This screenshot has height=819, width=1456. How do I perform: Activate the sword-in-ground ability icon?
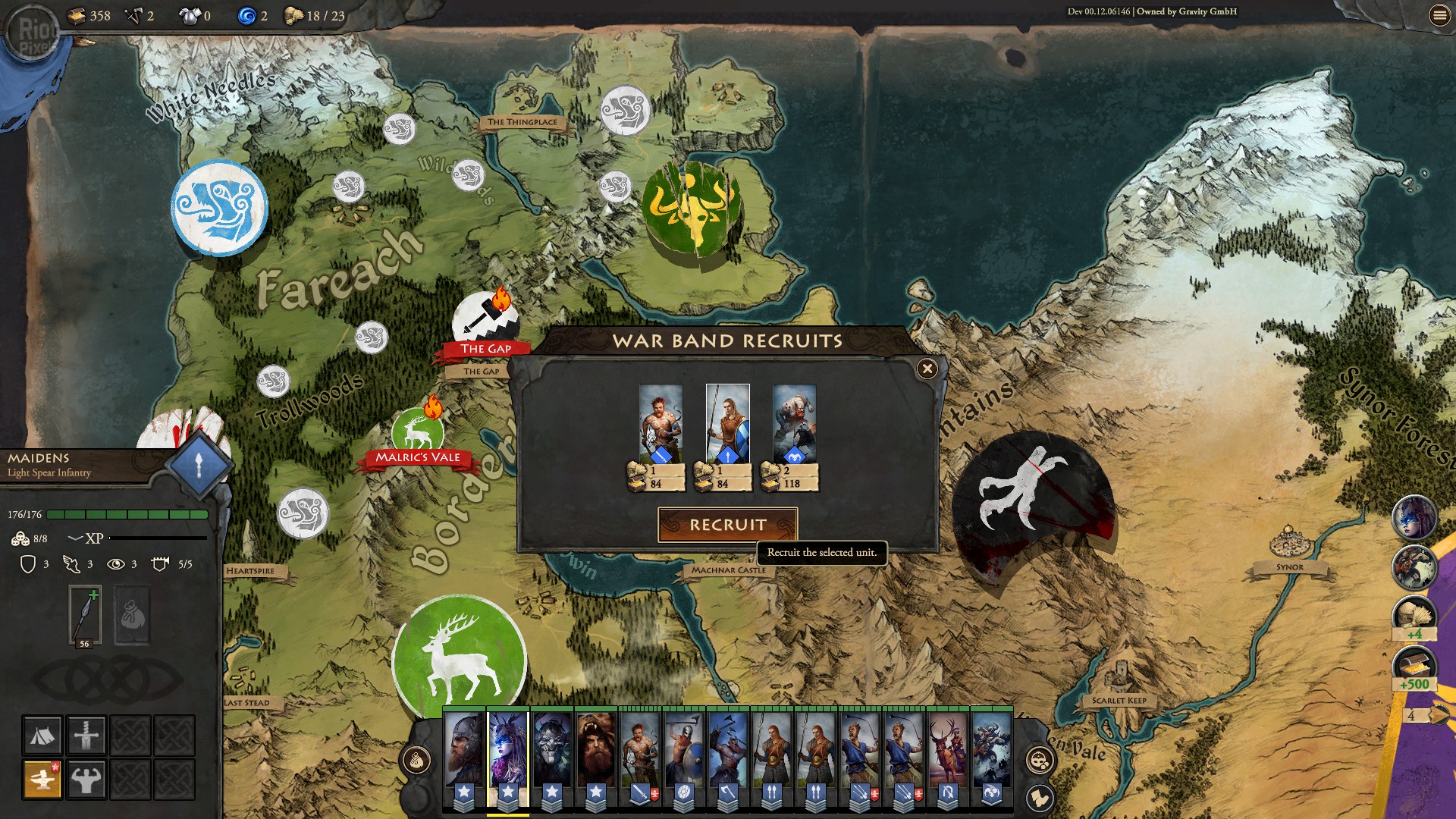pos(86,735)
